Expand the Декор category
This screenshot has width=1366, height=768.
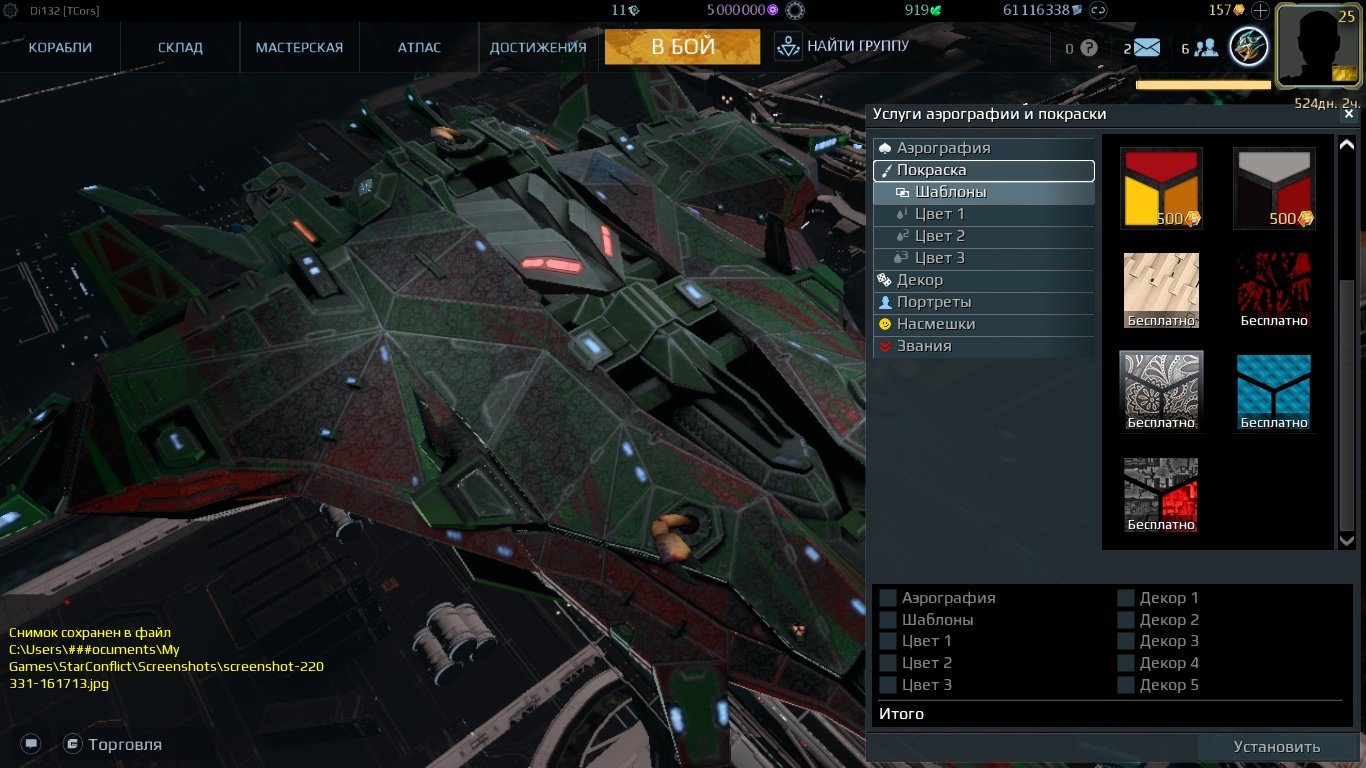[920, 280]
